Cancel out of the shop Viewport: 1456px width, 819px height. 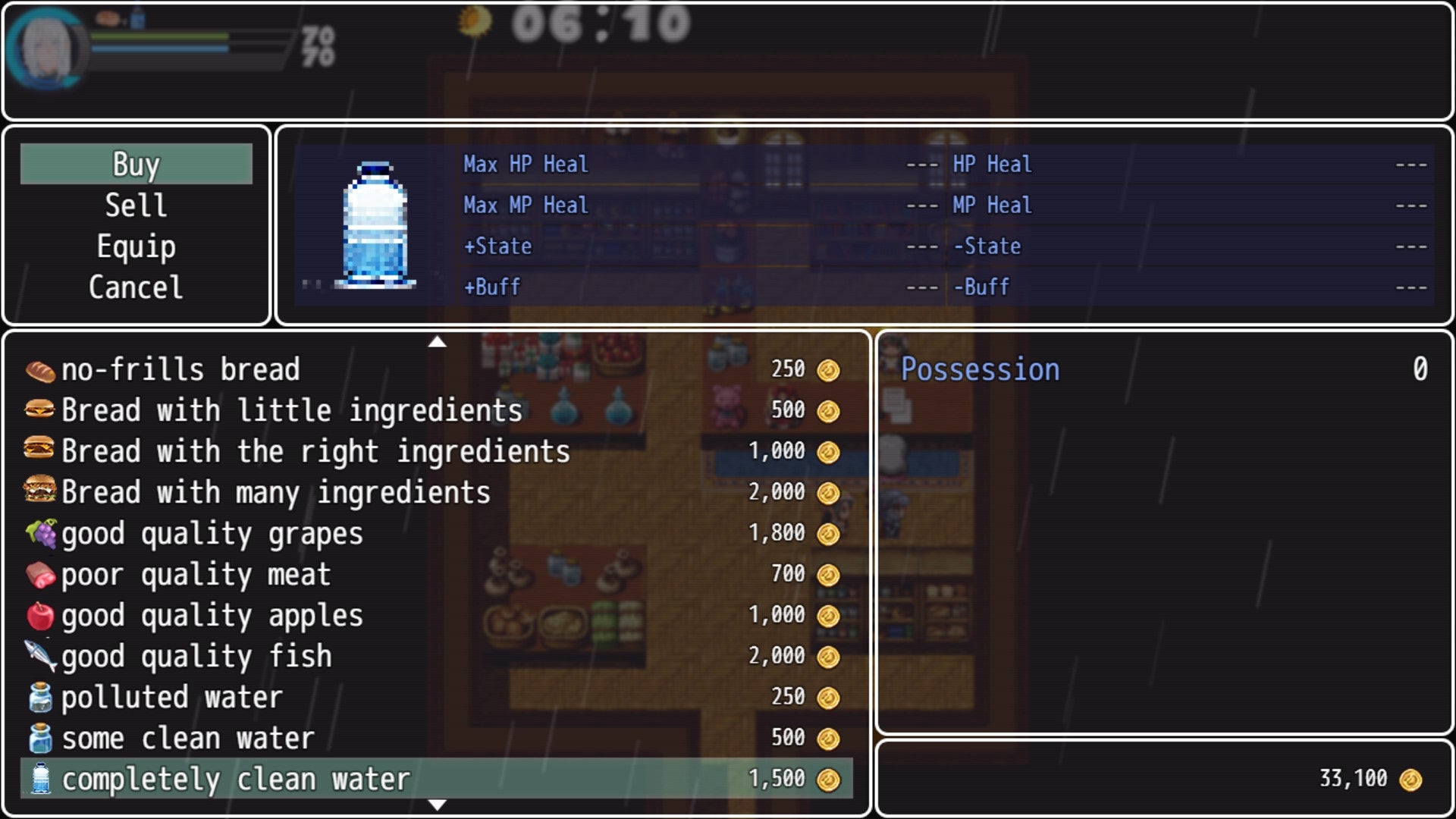[x=136, y=287]
